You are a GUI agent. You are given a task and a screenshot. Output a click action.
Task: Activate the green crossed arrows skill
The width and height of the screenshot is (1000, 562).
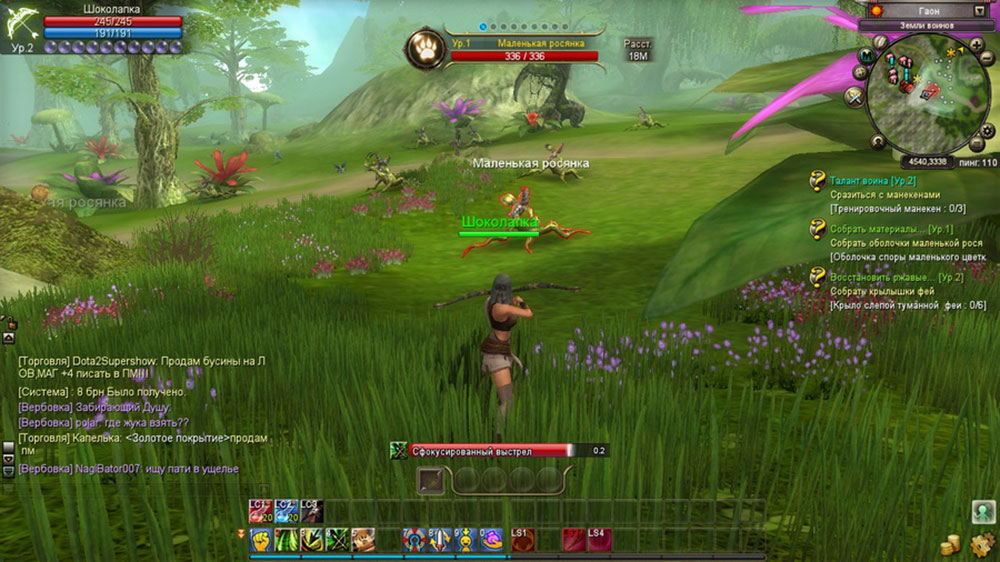click(337, 541)
